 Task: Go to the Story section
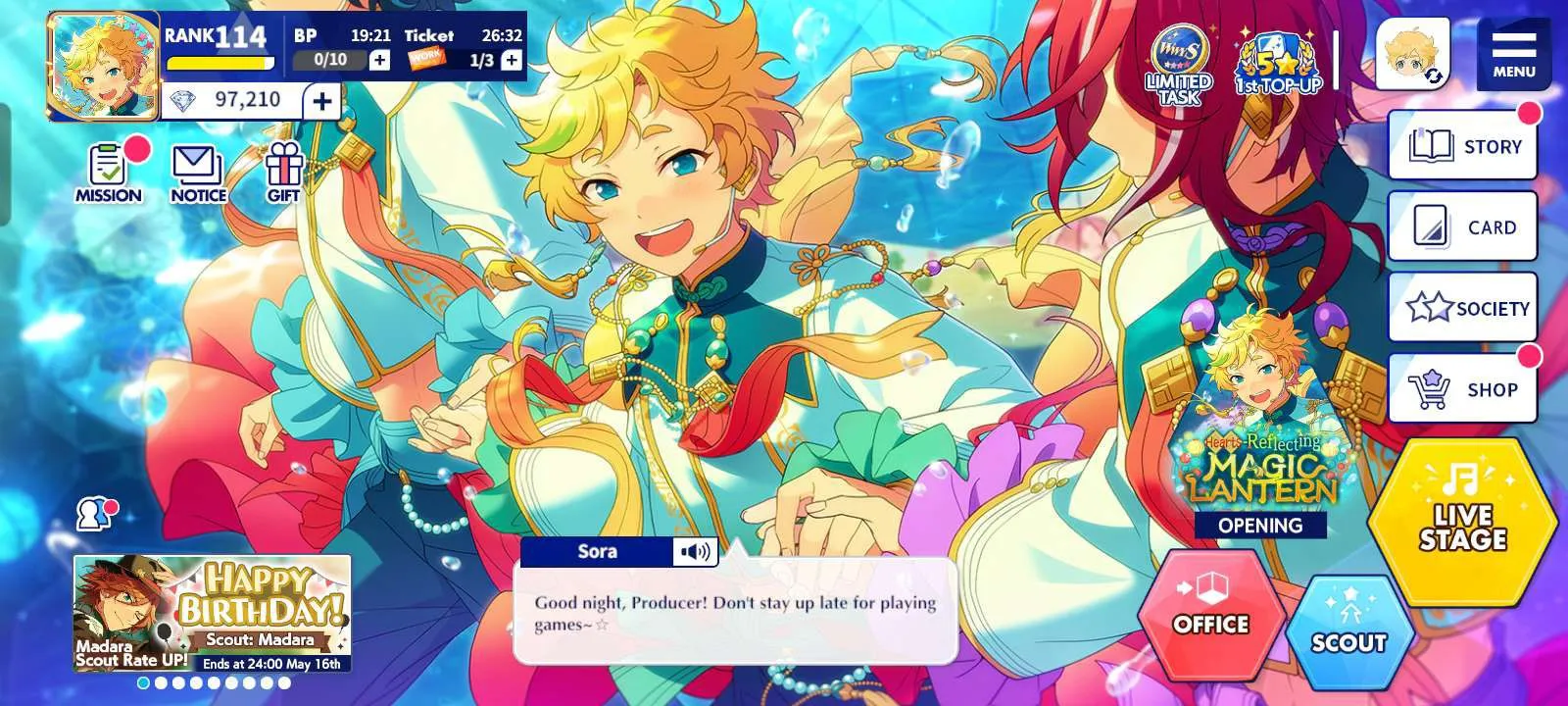pos(1462,146)
